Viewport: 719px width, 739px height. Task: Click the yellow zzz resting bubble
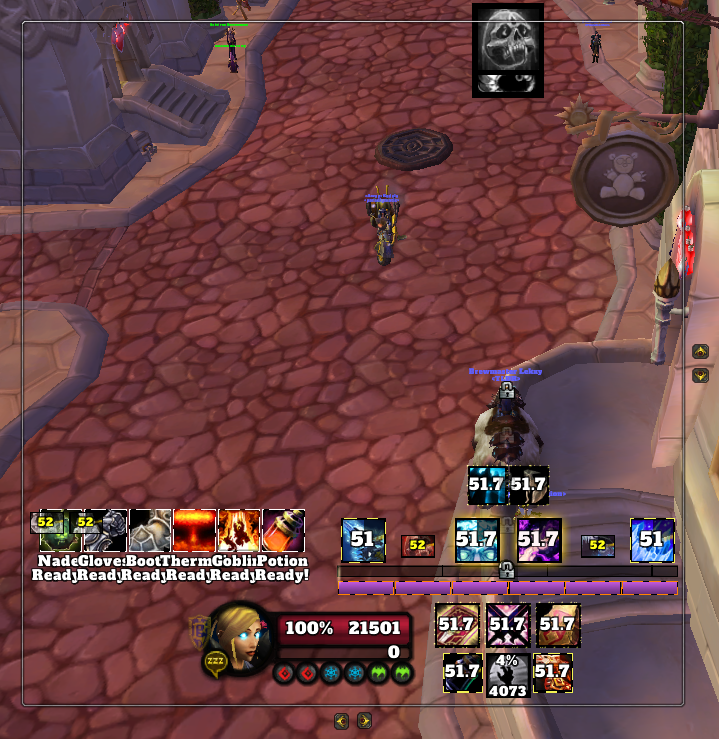coord(215,662)
